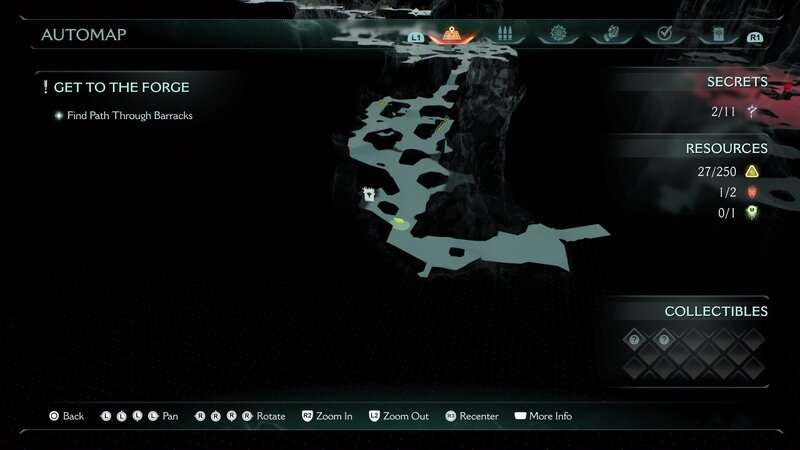Select the green player marker on map
This screenshot has width=800, height=450.
(400, 221)
